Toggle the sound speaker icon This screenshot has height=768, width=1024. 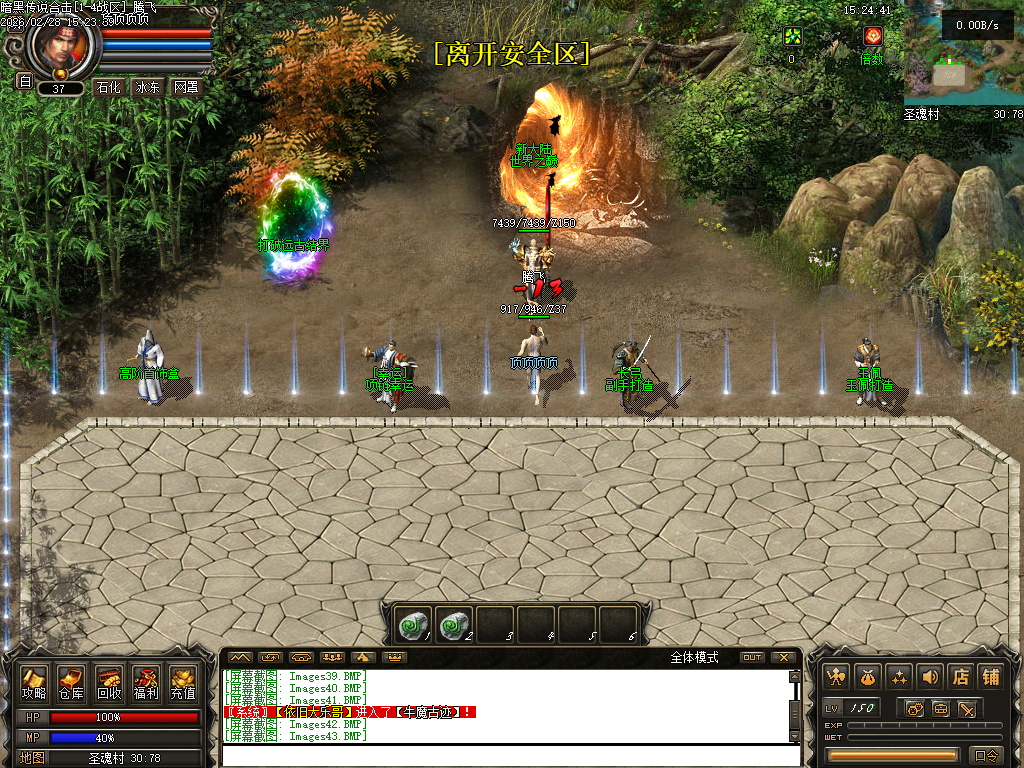(x=929, y=677)
